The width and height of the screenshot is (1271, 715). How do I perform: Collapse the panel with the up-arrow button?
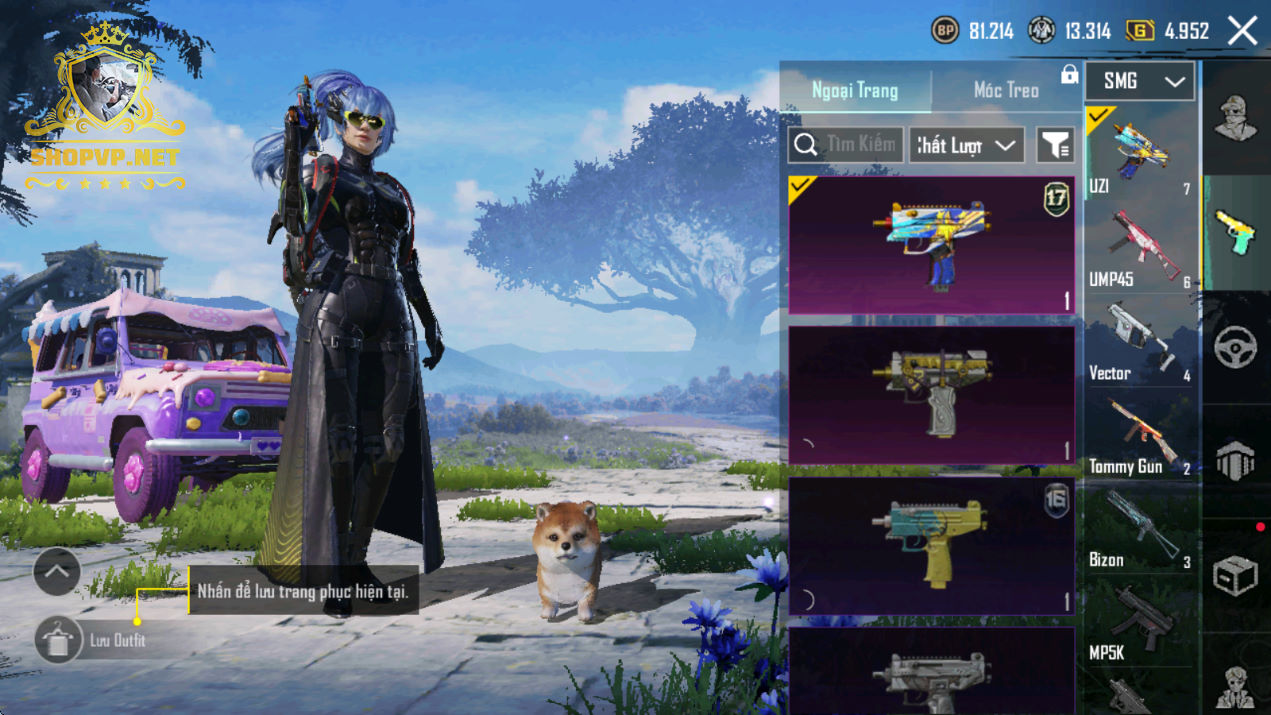(57, 572)
